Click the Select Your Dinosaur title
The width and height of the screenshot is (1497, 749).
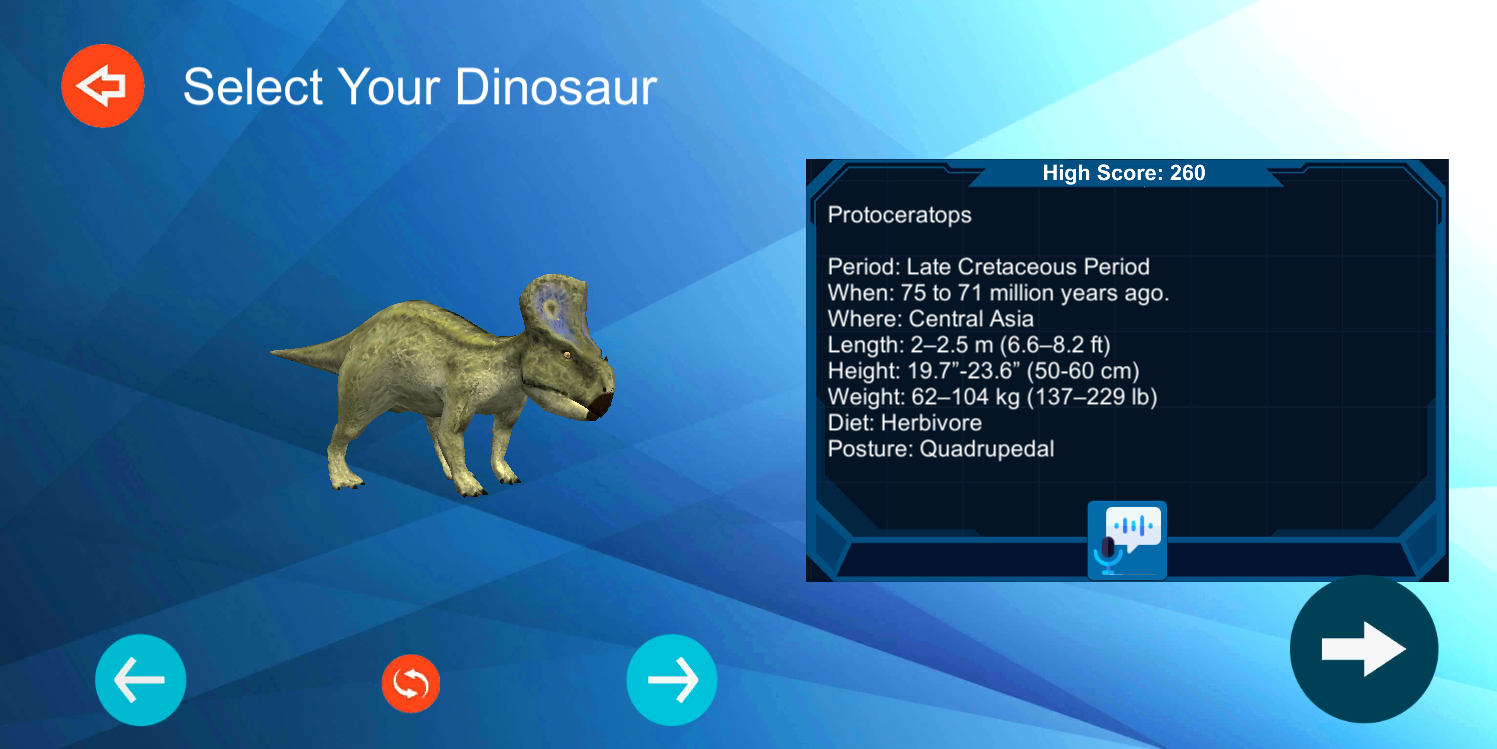point(420,87)
